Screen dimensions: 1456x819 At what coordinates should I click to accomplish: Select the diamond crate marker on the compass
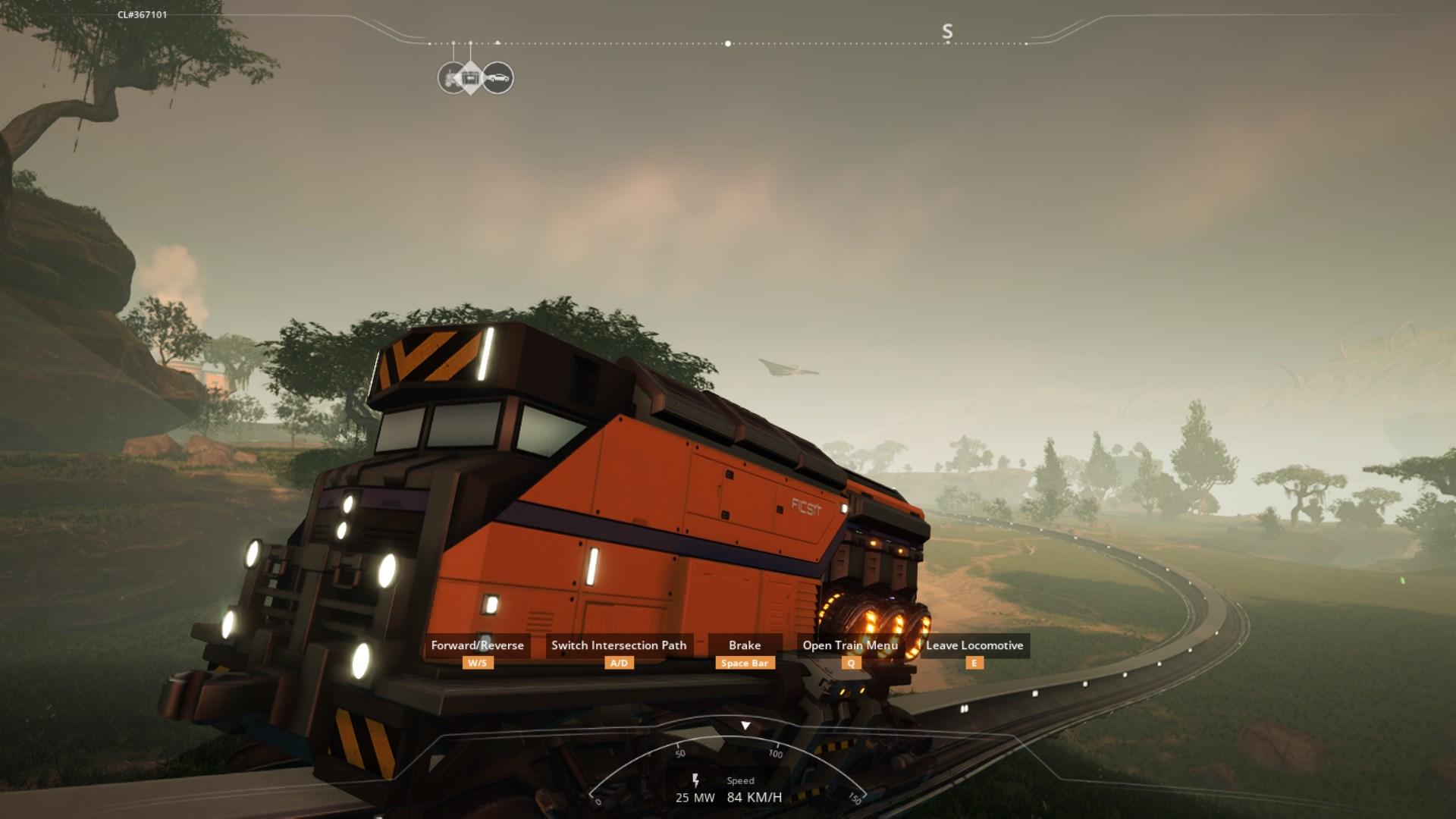pos(471,78)
